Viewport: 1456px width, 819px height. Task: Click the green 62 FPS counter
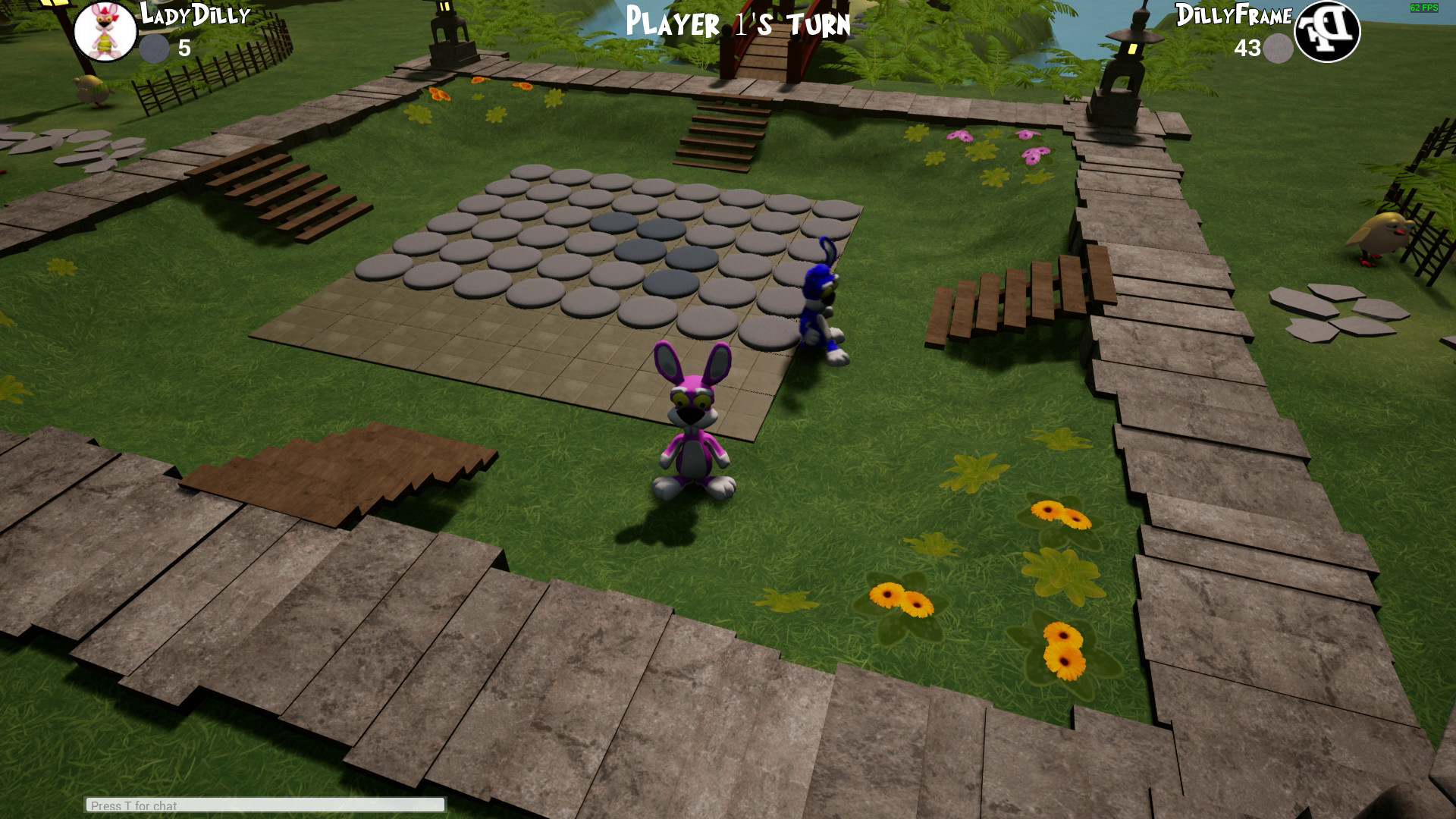[x=1424, y=8]
